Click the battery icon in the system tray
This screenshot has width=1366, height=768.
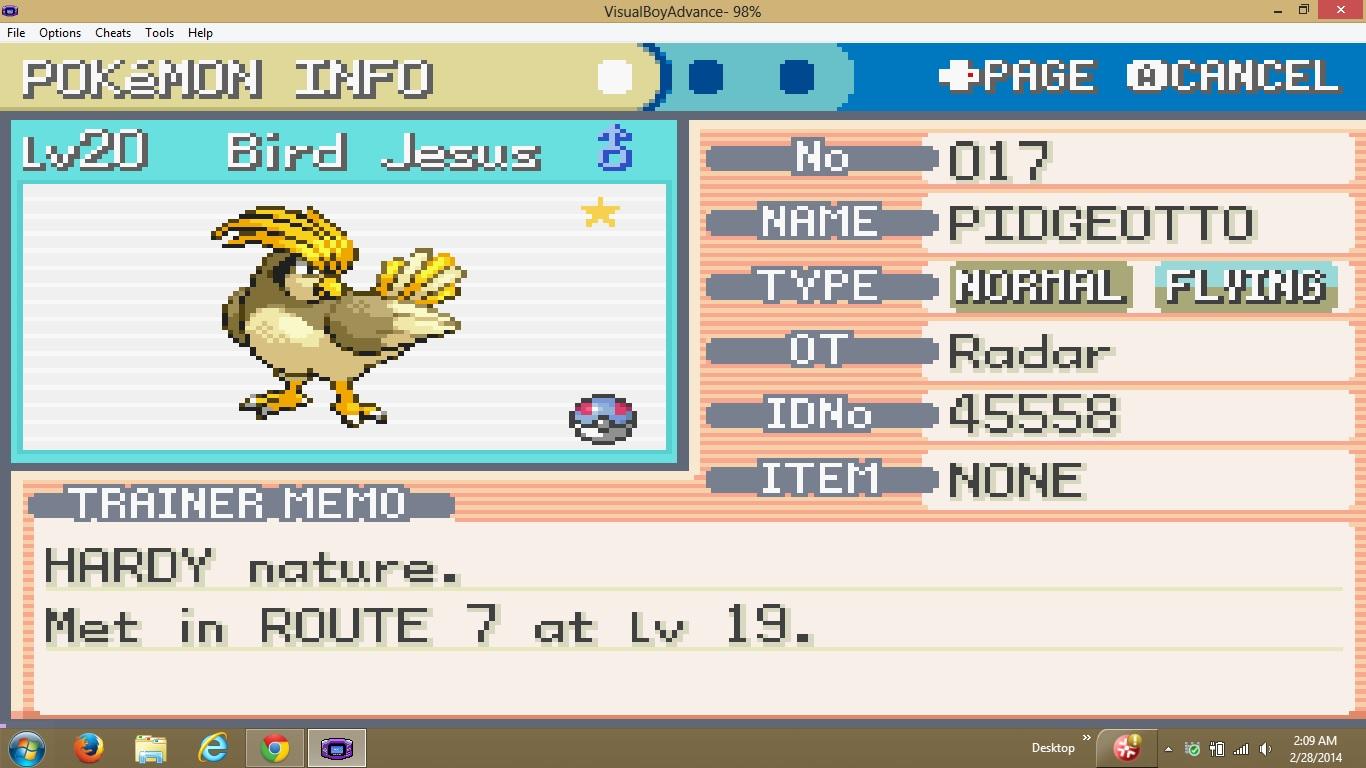[x=1217, y=748]
